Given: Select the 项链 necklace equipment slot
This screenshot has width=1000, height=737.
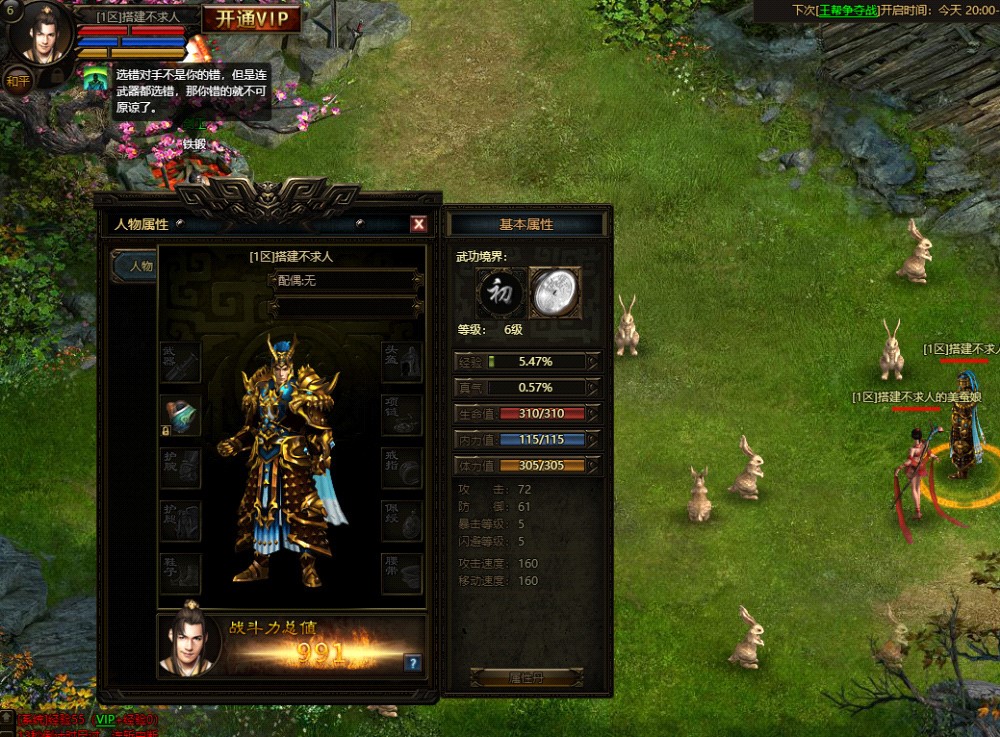Looking at the screenshot, I should point(402,415).
